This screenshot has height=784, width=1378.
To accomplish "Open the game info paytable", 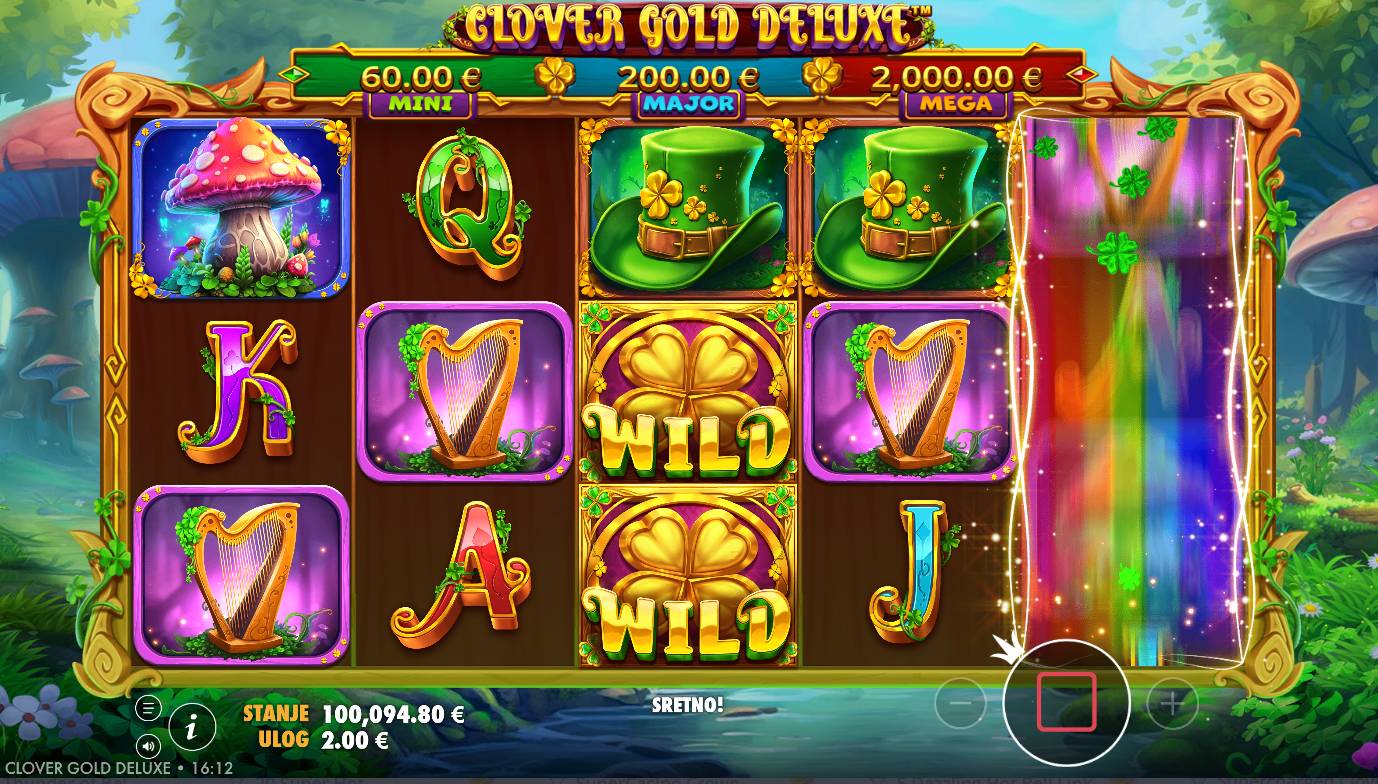I will click(x=192, y=727).
